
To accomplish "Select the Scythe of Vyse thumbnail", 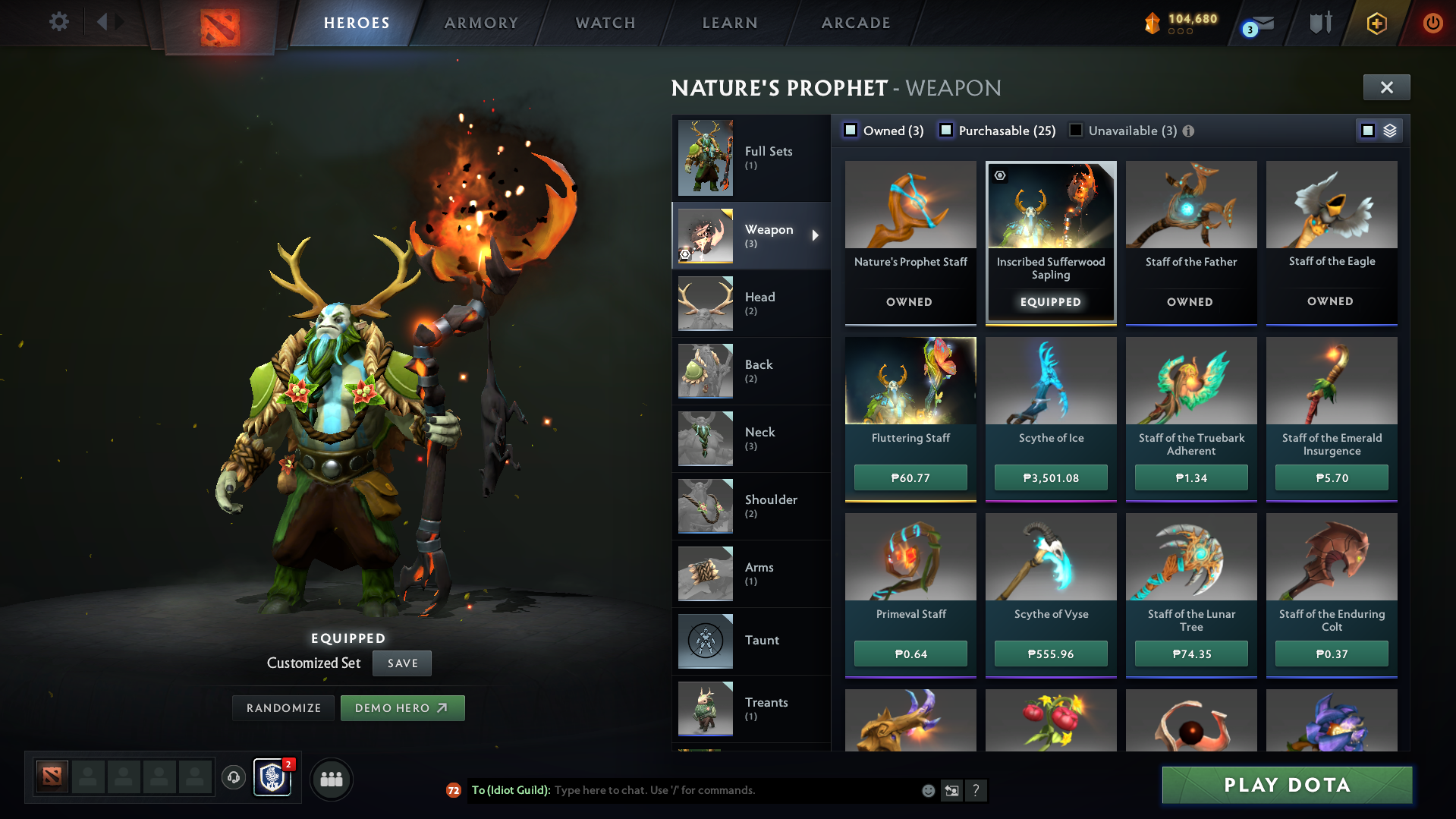I will pyautogui.click(x=1050, y=557).
